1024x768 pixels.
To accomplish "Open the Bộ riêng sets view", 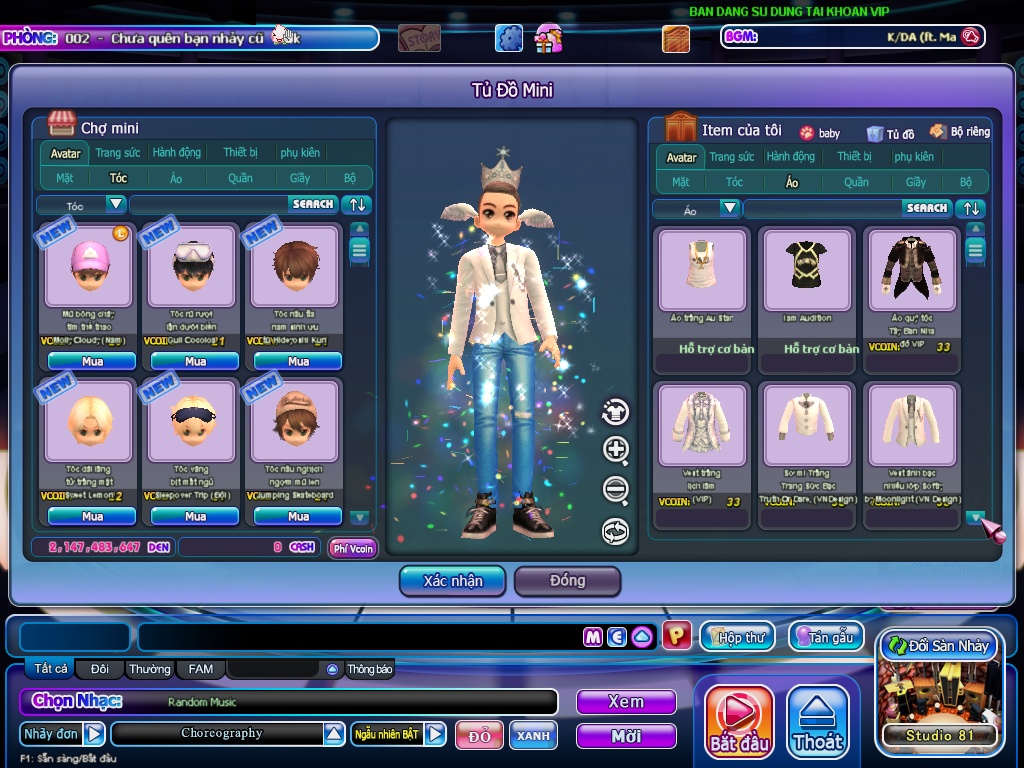I will click(x=960, y=132).
